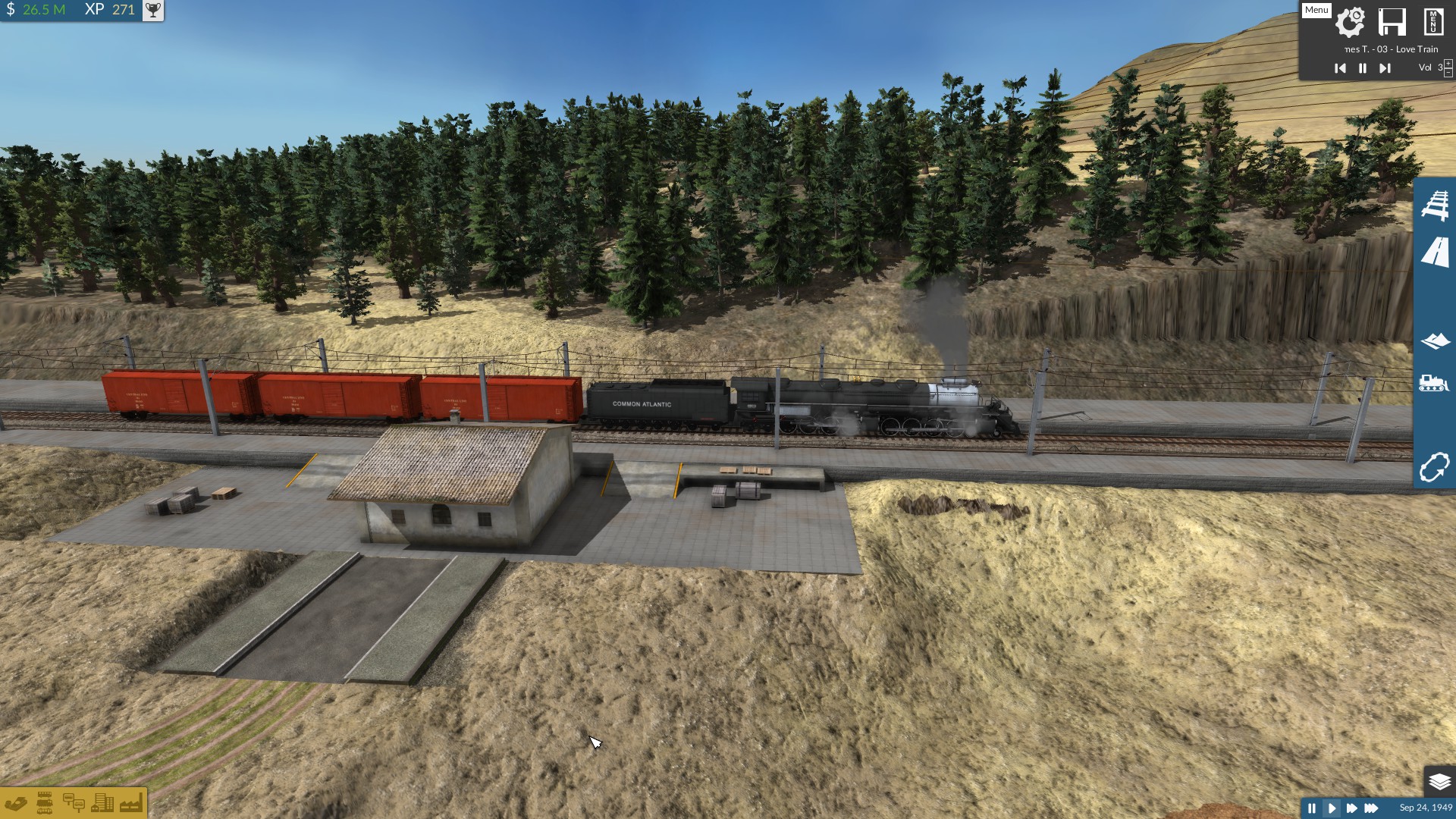
Task: Pause the Love Train music track
Action: (x=1362, y=68)
